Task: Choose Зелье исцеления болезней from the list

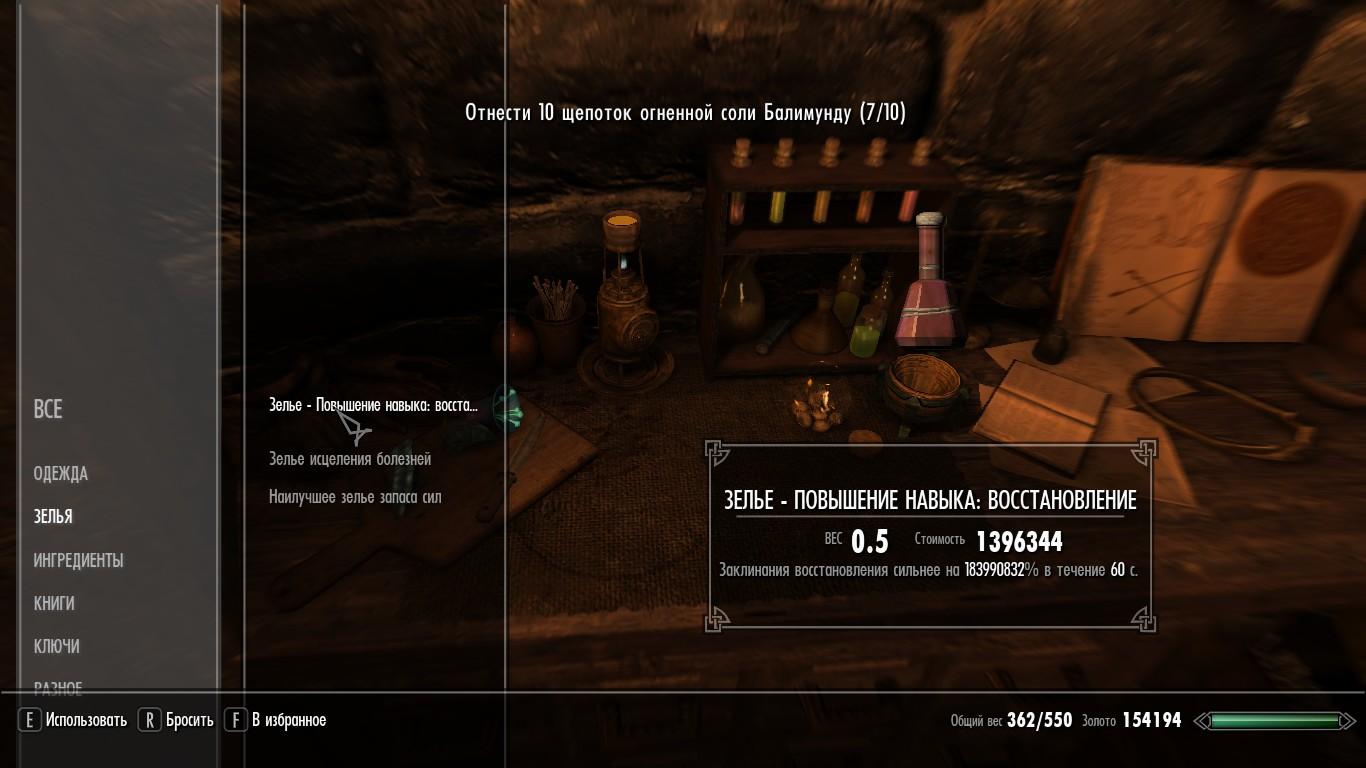Action: [350, 459]
